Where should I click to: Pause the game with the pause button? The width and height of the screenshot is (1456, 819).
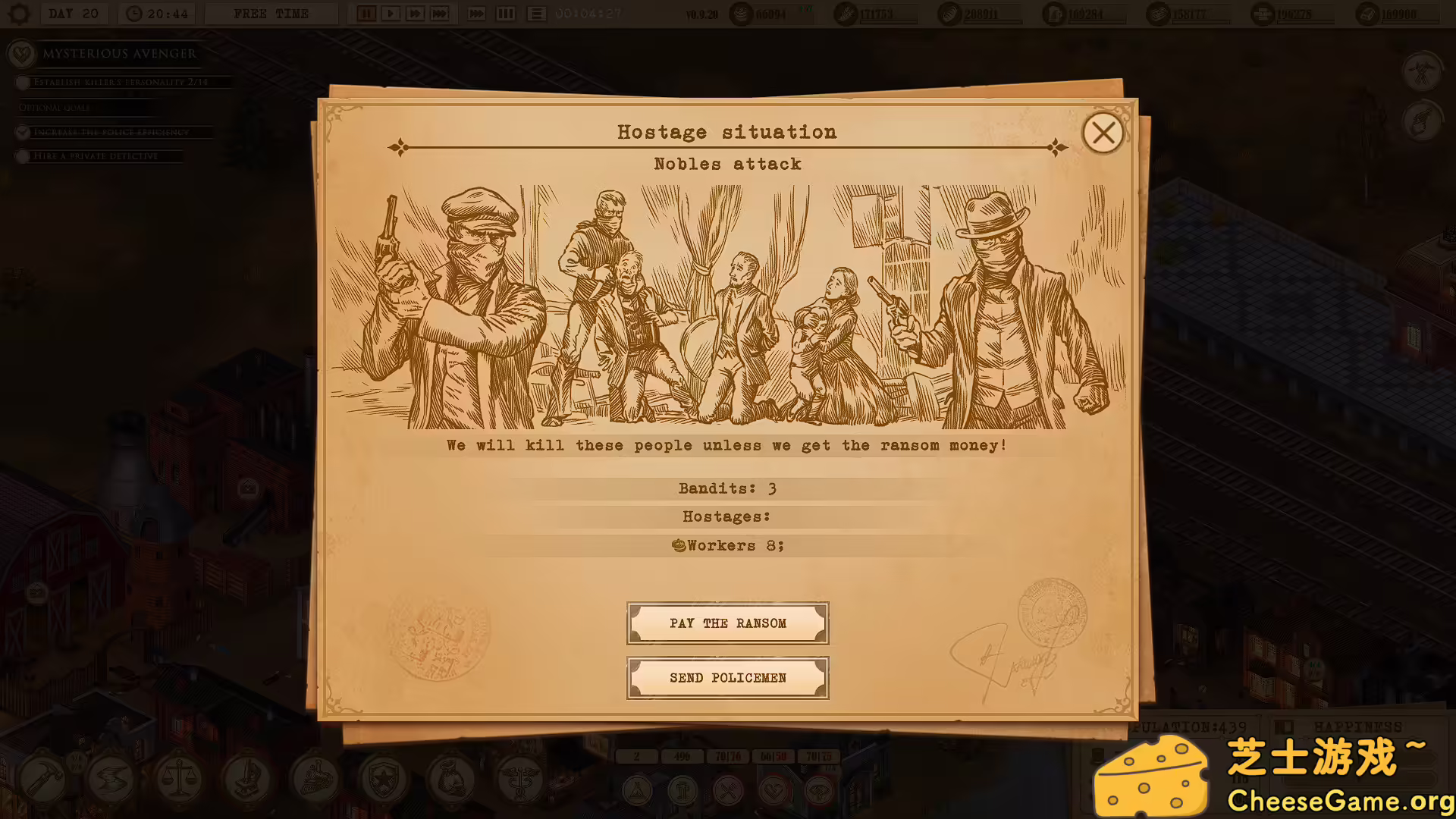pyautogui.click(x=366, y=13)
